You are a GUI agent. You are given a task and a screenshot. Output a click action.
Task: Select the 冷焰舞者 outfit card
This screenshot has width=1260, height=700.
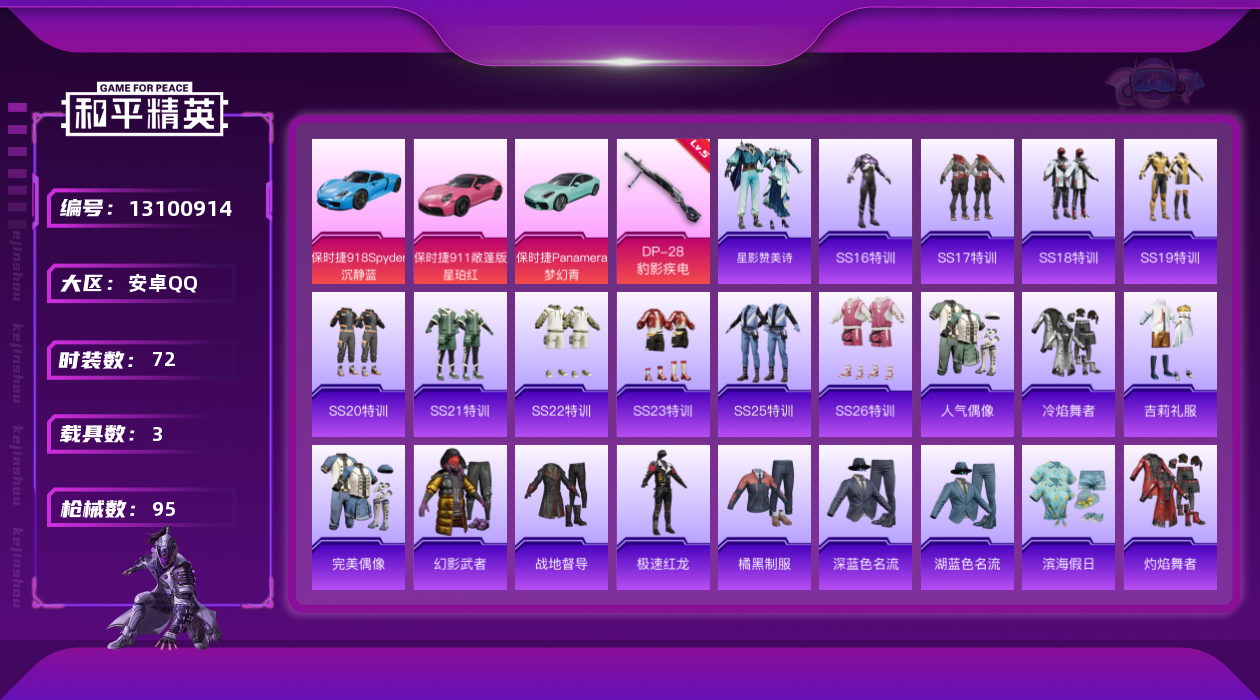click(1068, 364)
